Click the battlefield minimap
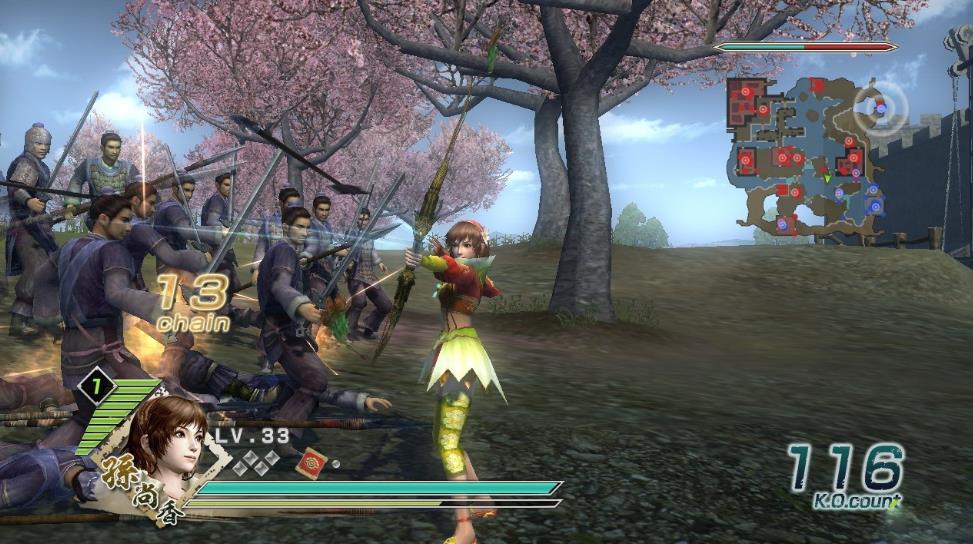The height and width of the screenshot is (544, 973). [x=808, y=157]
